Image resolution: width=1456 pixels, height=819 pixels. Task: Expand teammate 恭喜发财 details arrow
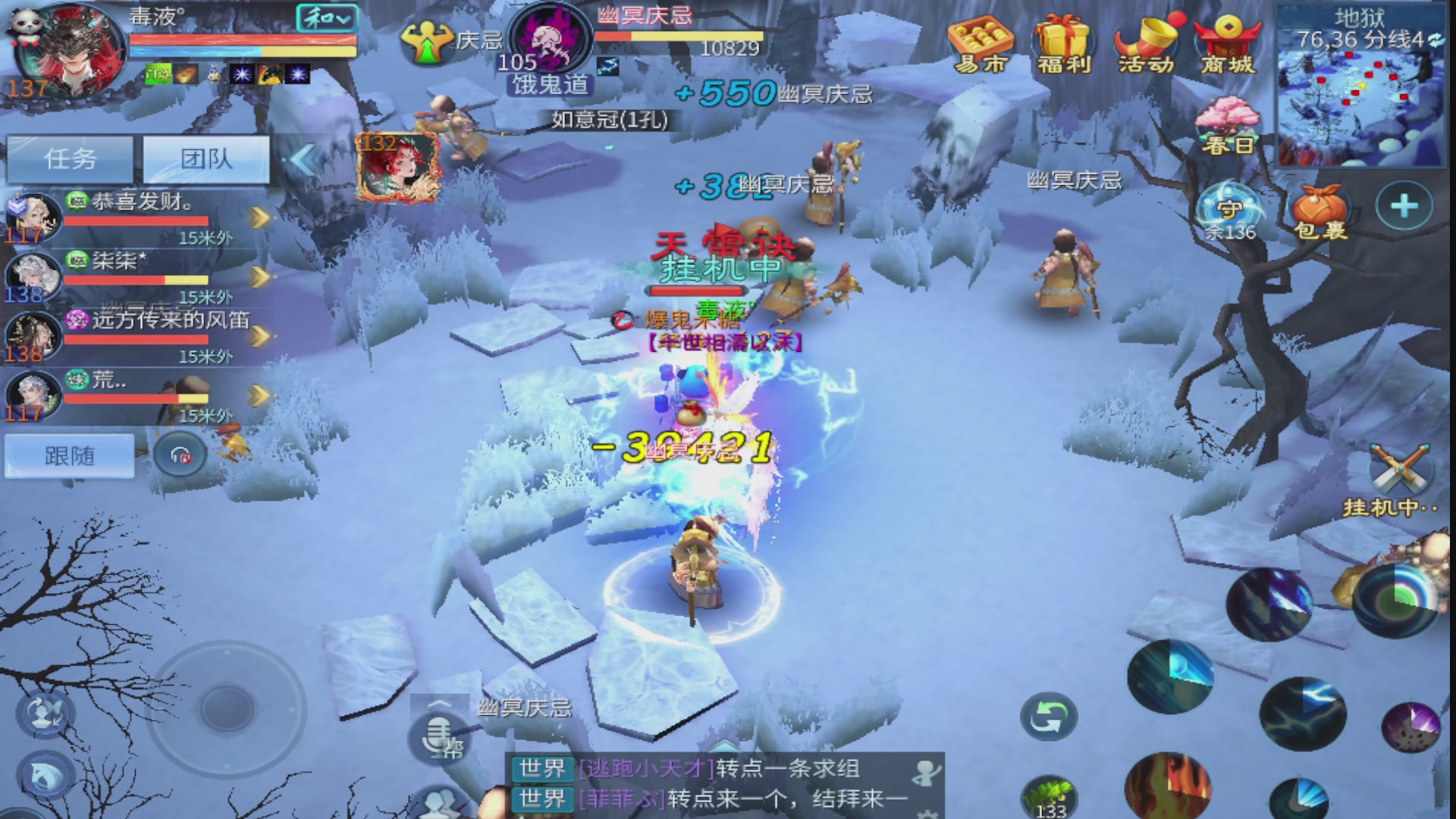[x=260, y=218]
